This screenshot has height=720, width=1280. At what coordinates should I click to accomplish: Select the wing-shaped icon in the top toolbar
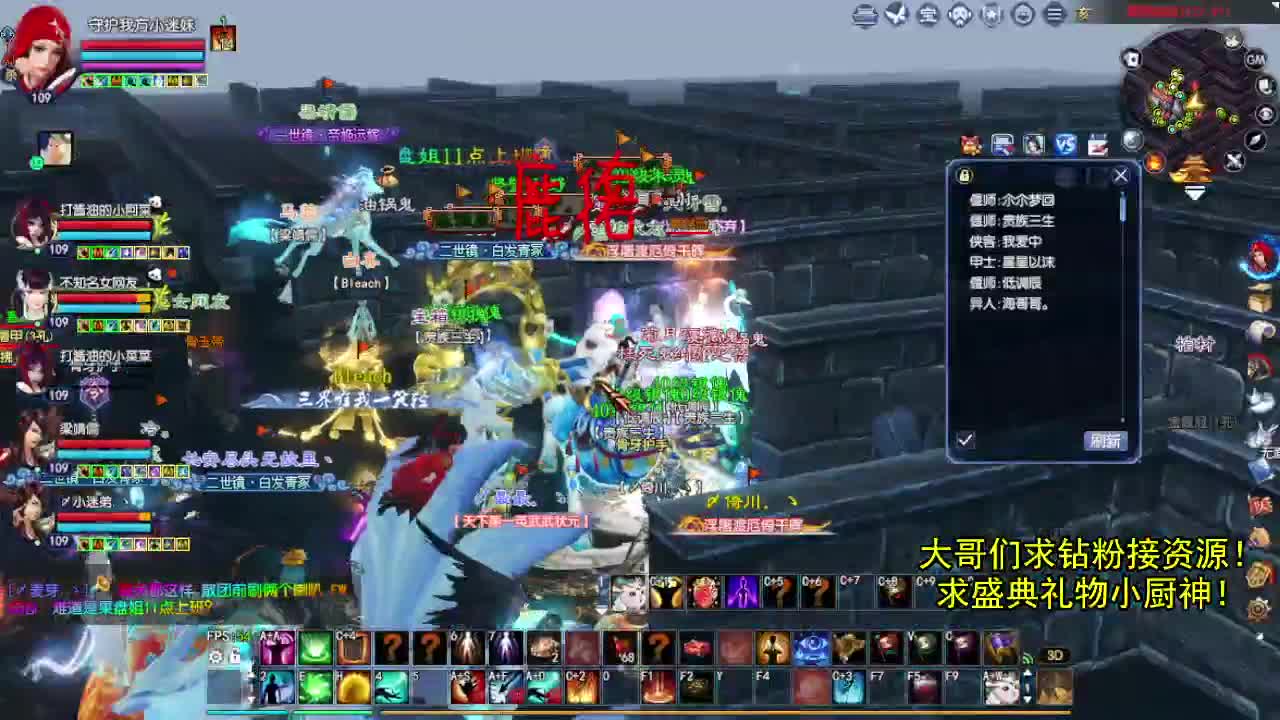[897, 15]
